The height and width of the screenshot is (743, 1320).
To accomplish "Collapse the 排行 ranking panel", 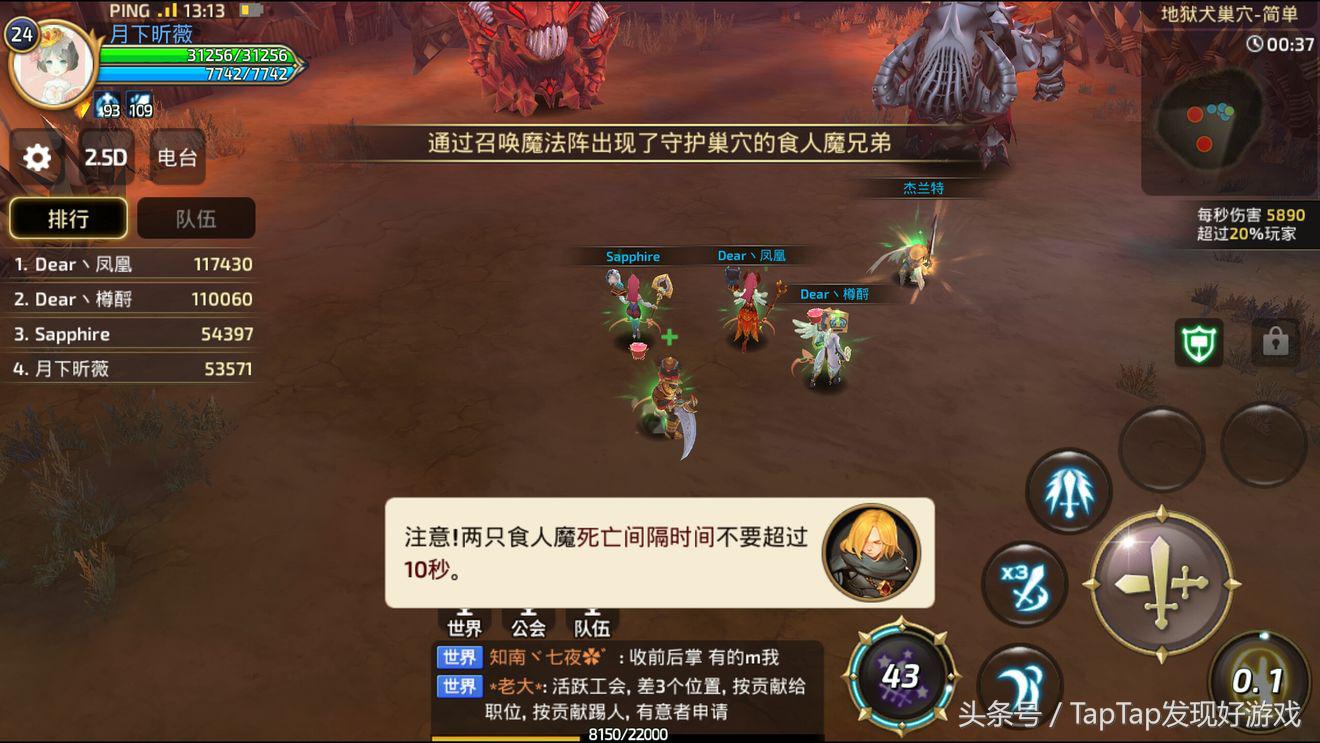I will [69, 218].
